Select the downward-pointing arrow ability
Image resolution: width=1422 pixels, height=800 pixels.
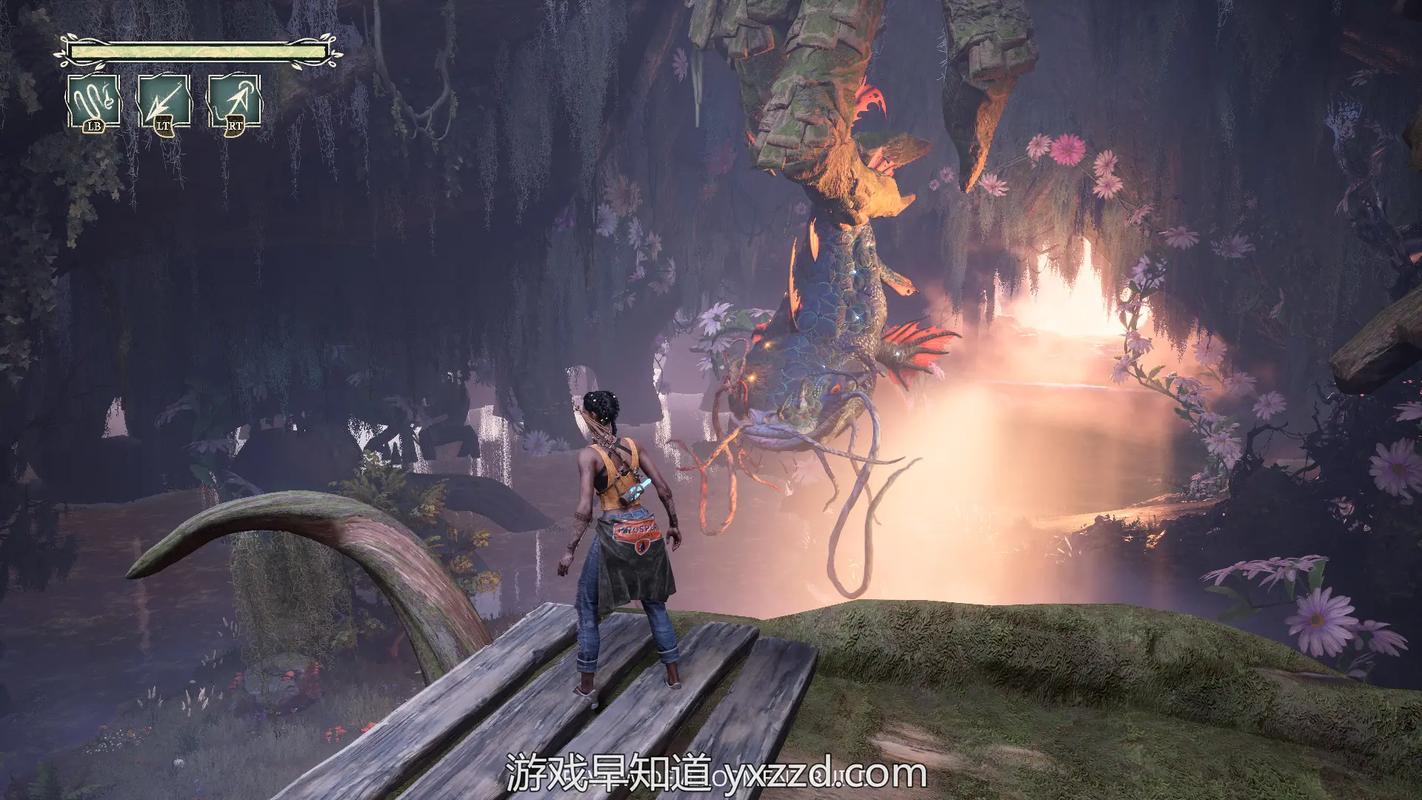pos(164,100)
